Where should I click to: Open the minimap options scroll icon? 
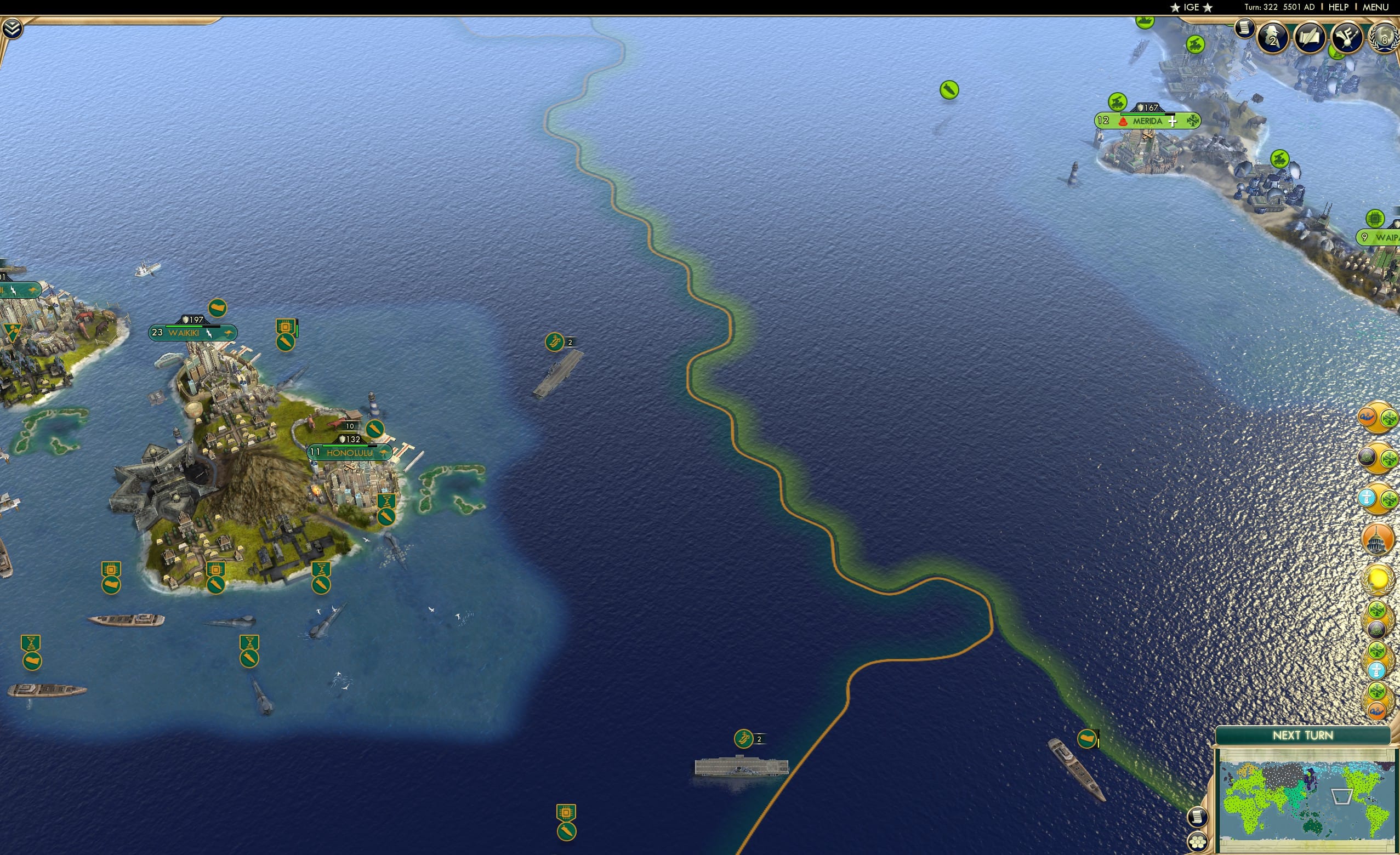(x=1197, y=818)
